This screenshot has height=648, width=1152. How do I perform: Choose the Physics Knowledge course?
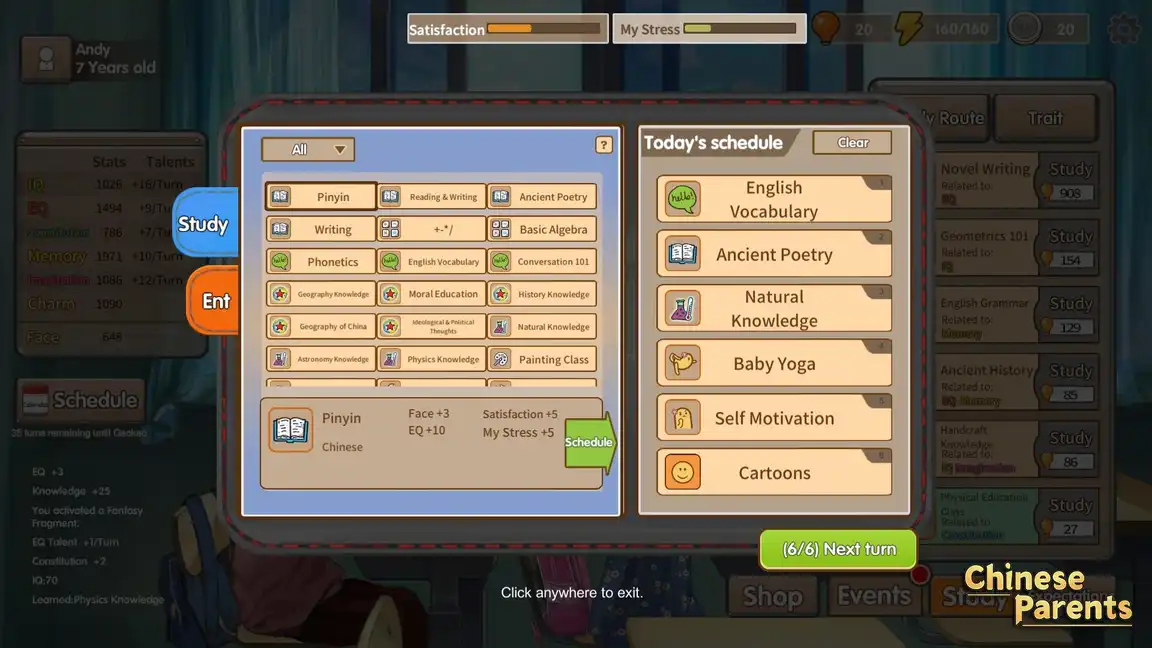432,359
